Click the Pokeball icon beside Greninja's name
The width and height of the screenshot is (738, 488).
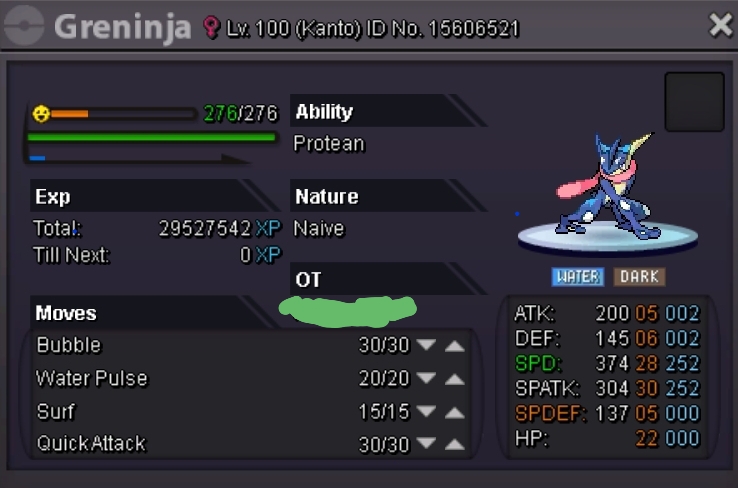[25, 27]
